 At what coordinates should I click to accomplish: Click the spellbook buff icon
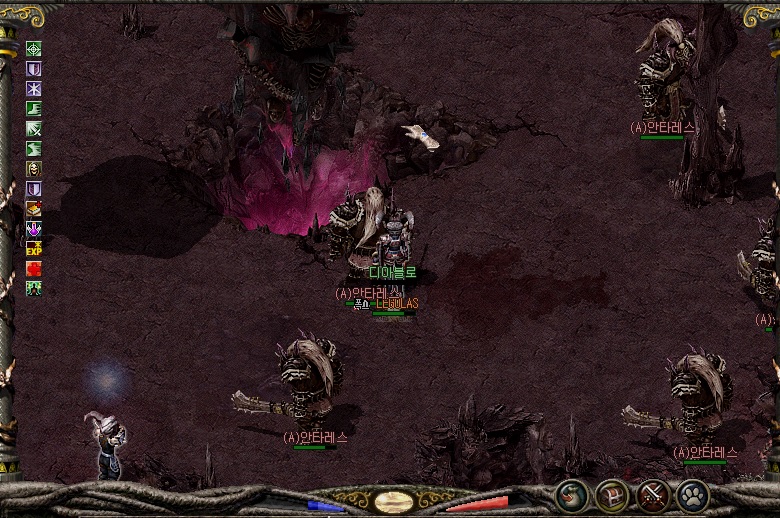[34, 208]
